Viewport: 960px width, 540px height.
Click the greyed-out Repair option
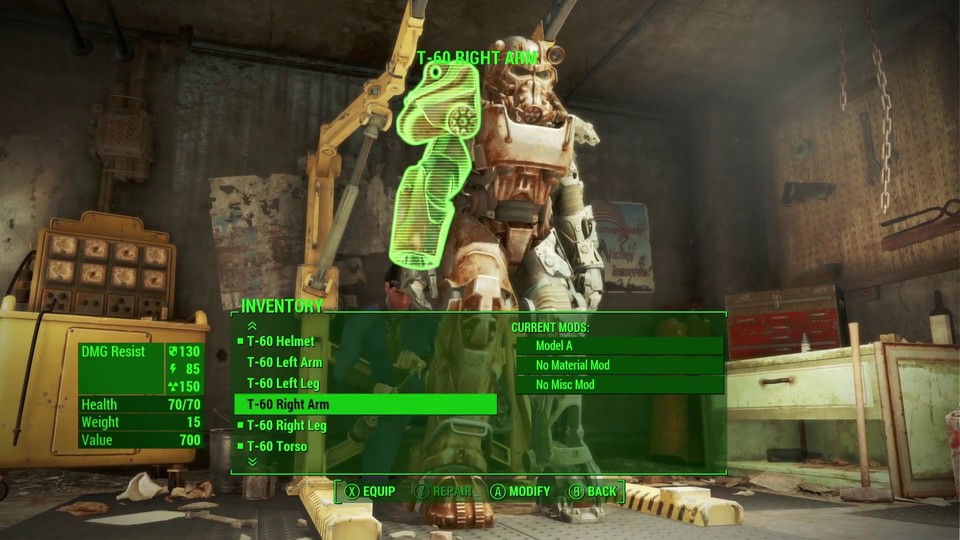(x=445, y=492)
